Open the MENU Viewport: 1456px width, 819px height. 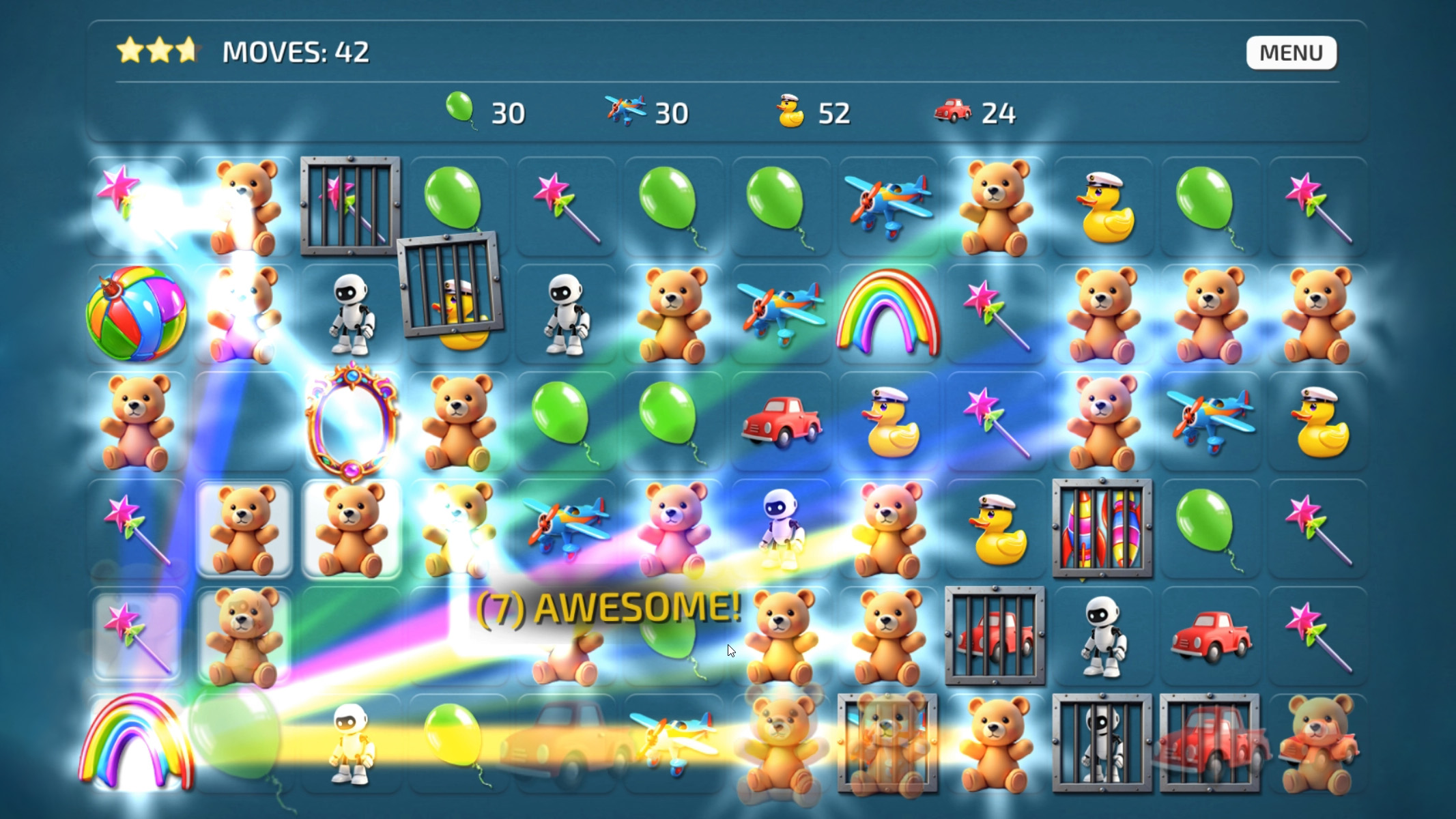pos(1290,52)
